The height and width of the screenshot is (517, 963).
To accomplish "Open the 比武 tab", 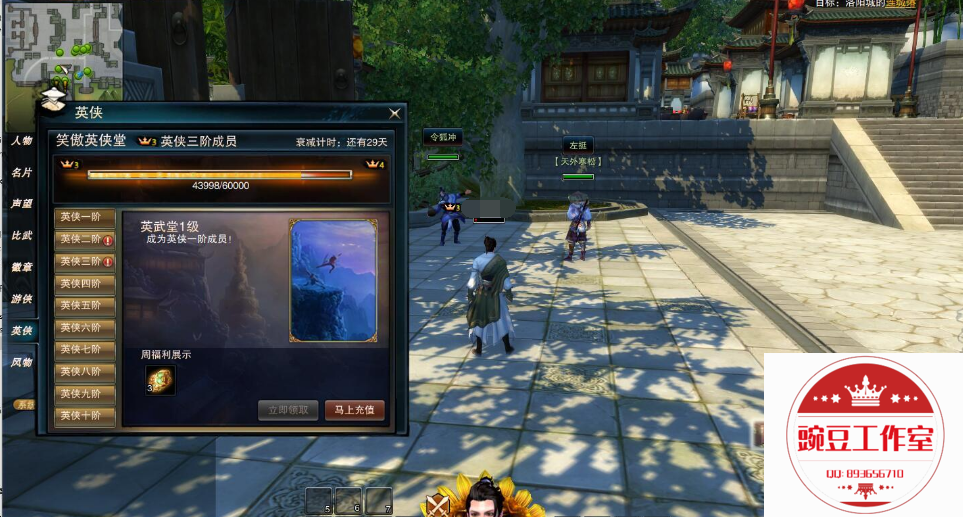I will 21,236.
